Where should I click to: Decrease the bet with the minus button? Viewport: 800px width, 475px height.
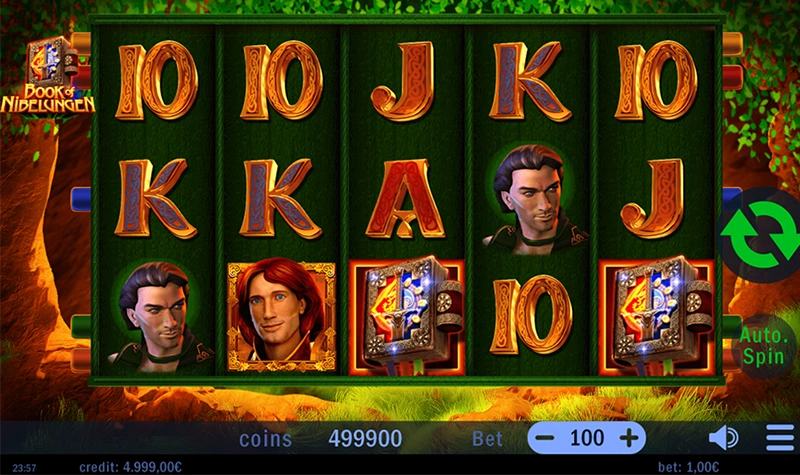click(545, 437)
